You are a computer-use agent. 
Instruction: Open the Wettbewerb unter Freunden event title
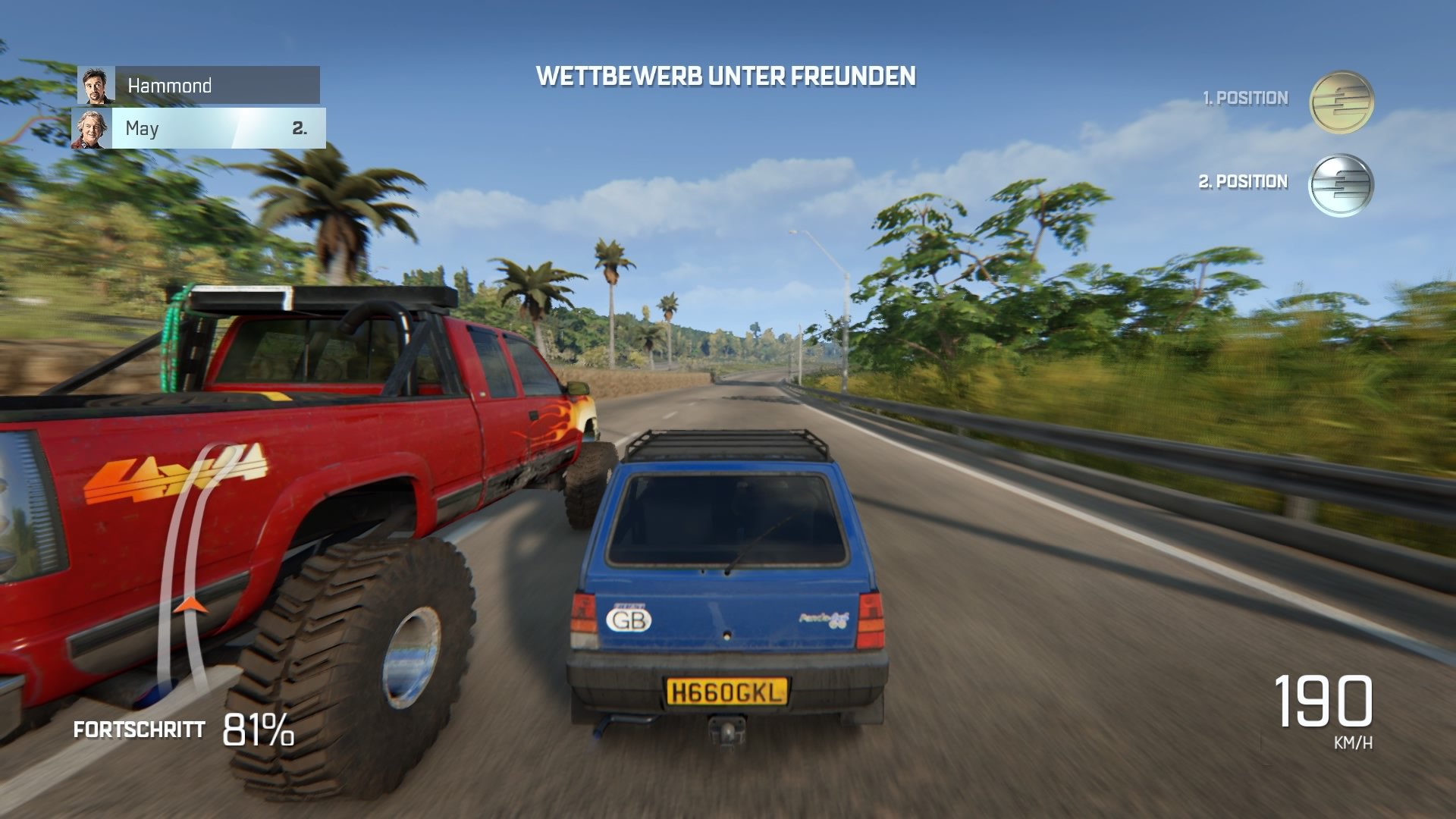726,76
